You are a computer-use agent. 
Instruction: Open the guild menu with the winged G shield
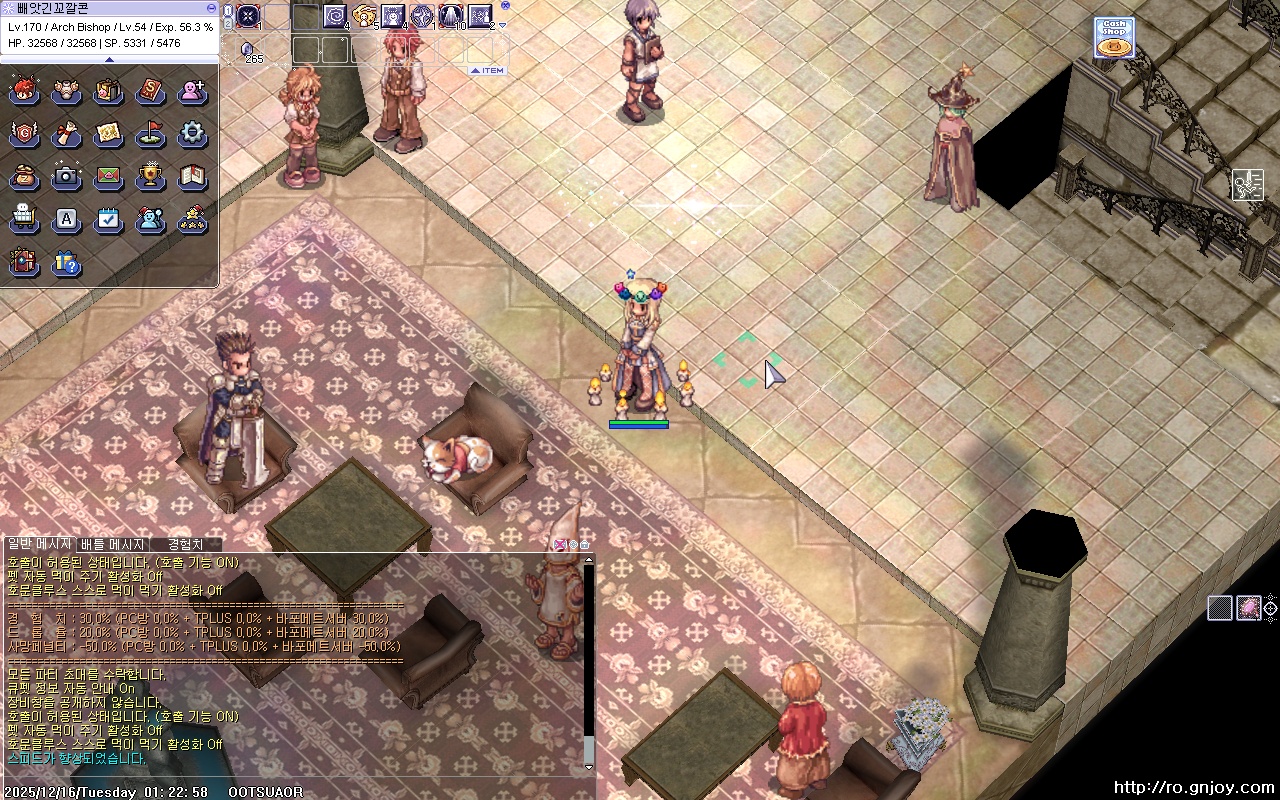[x=23, y=134]
